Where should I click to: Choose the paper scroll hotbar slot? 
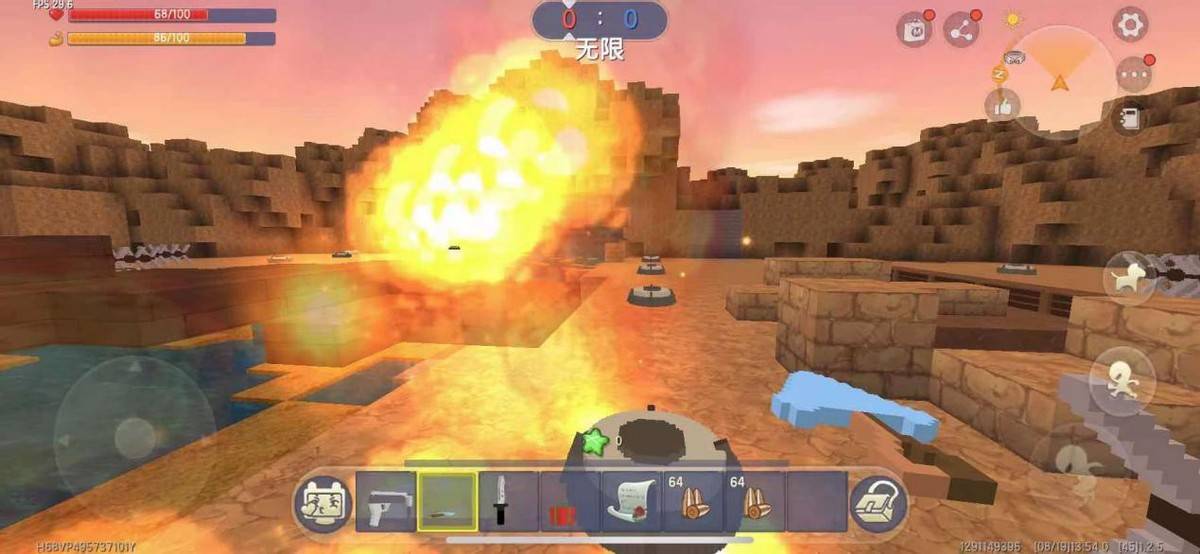[x=632, y=502]
